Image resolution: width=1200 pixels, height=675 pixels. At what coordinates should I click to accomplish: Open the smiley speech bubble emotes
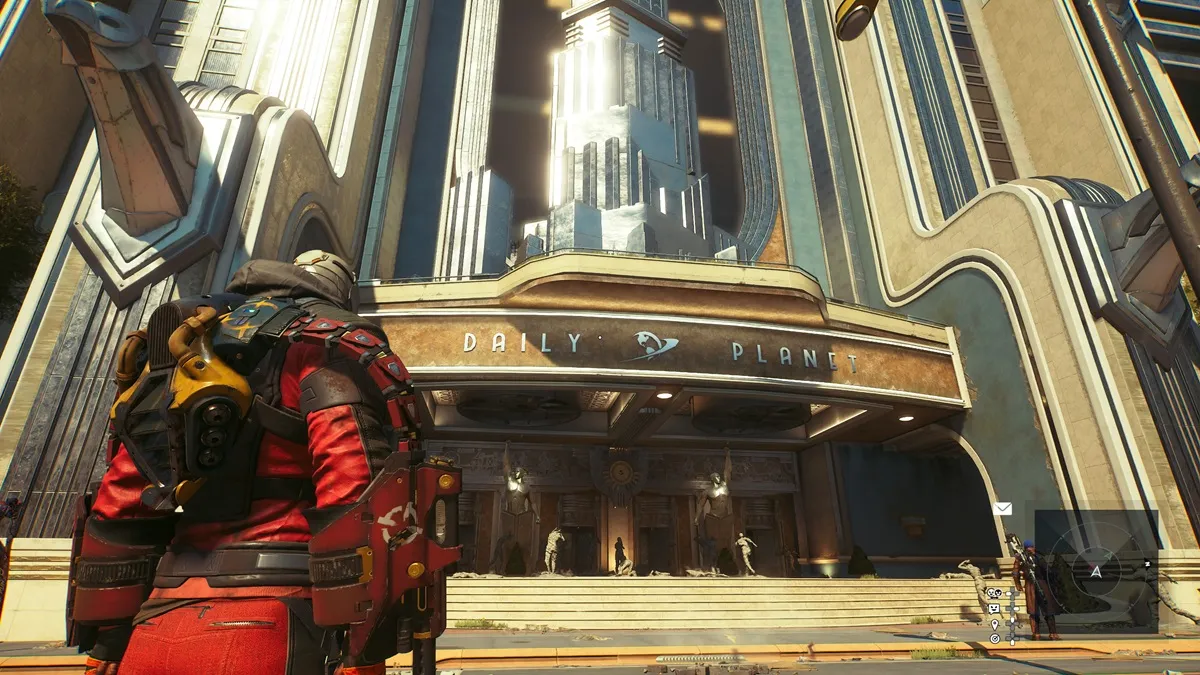pos(994,608)
